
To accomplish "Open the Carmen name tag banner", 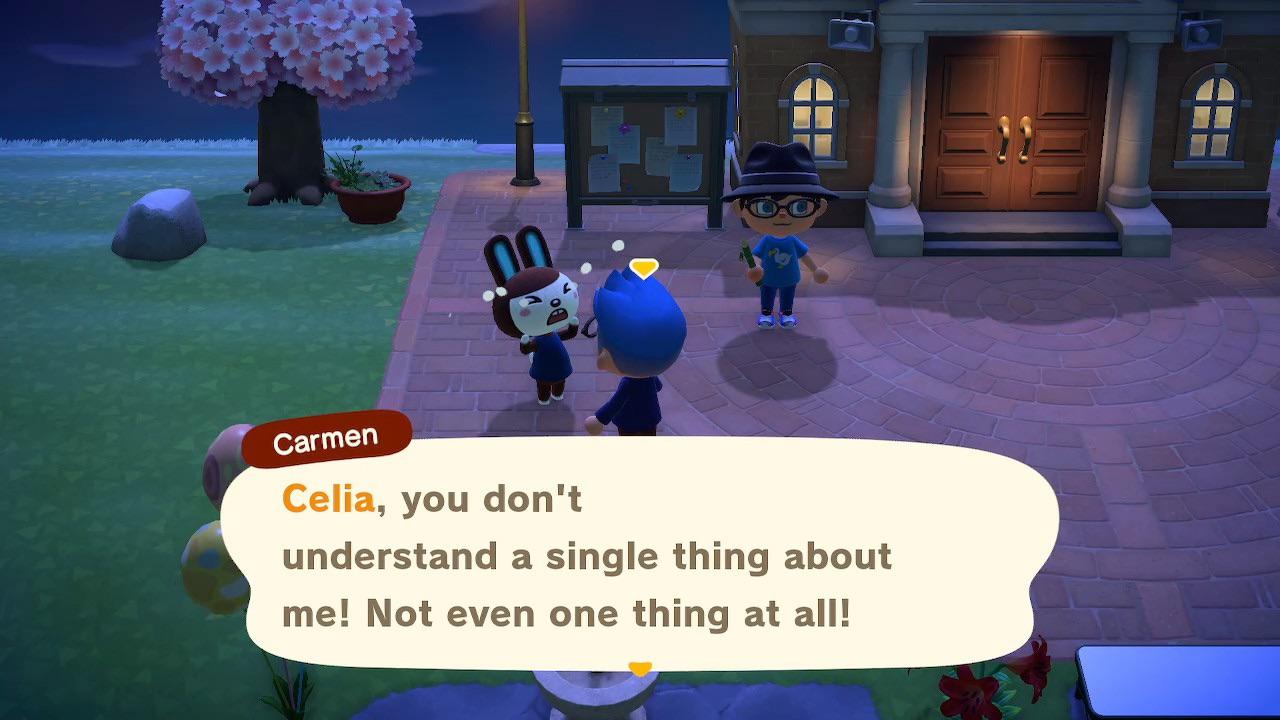I will [x=325, y=435].
